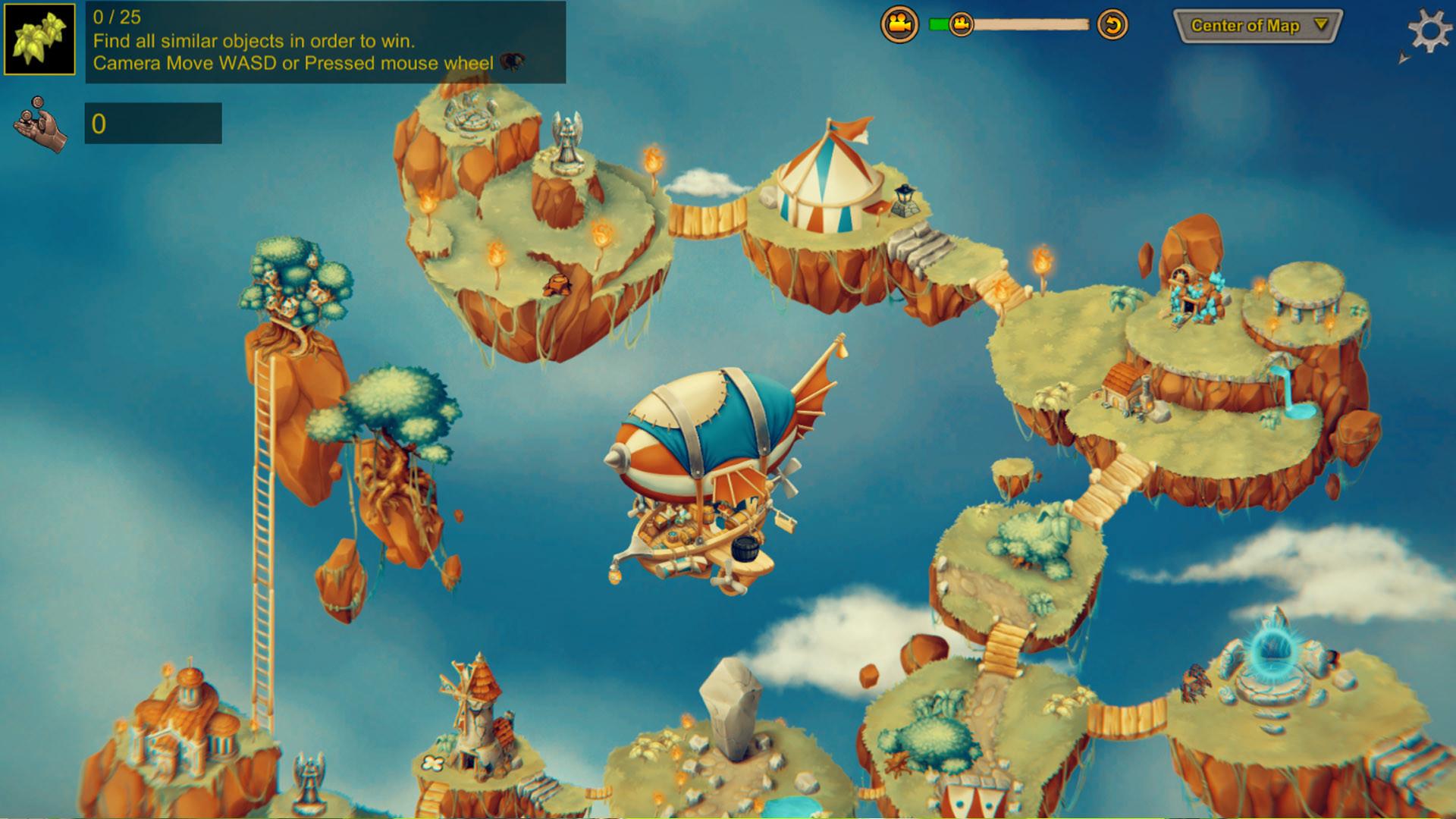Click the small camera marker on the progress bar
The width and height of the screenshot is (1456, 819).
pos(960,24)
